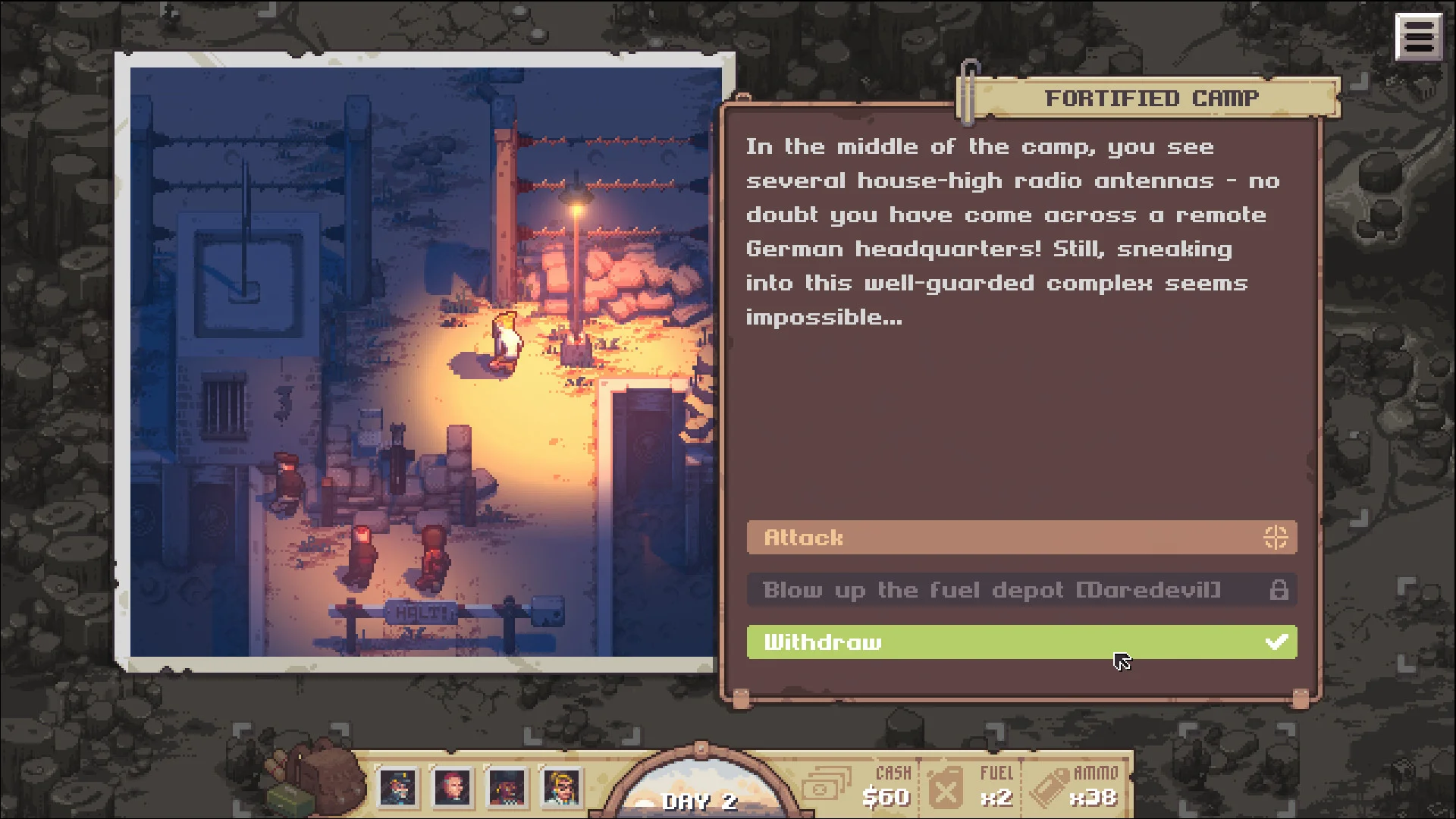Select the crew portrait with dark hat and earring
1456x819 pixels.
click(507, 788)
